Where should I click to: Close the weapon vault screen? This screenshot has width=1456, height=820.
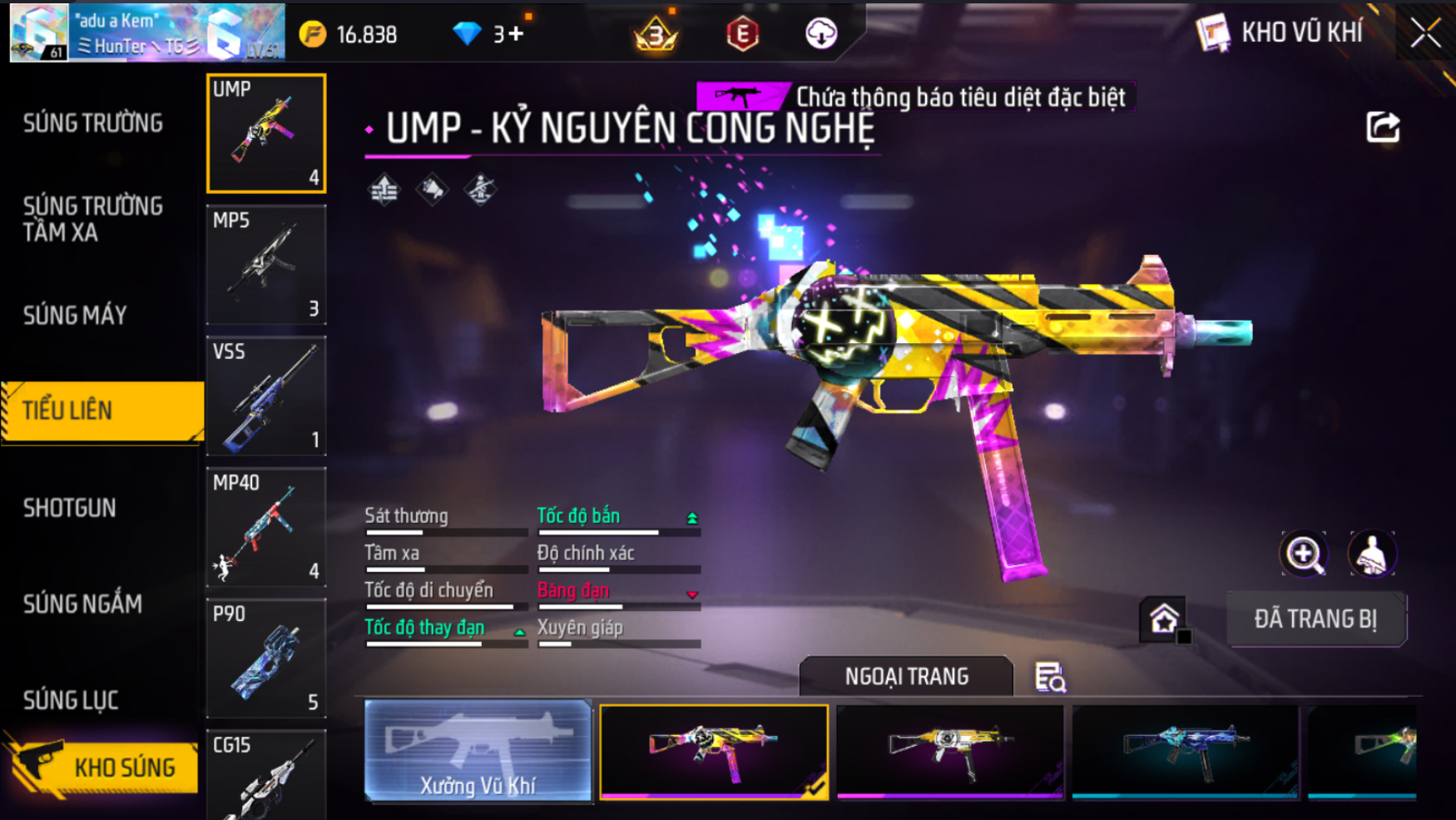[1425, 33]
